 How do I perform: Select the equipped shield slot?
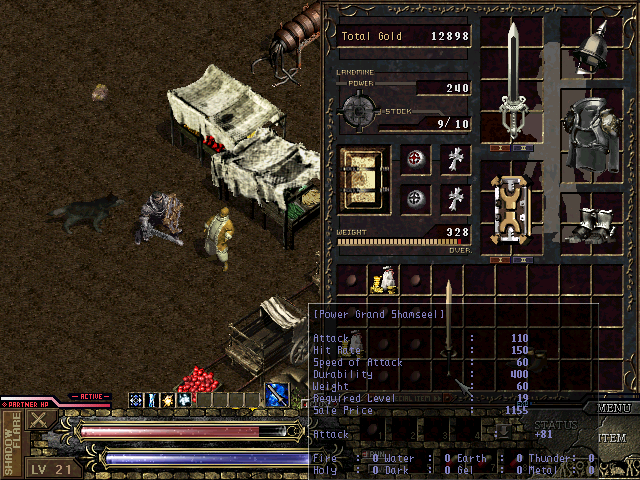[x=510, y=210]
